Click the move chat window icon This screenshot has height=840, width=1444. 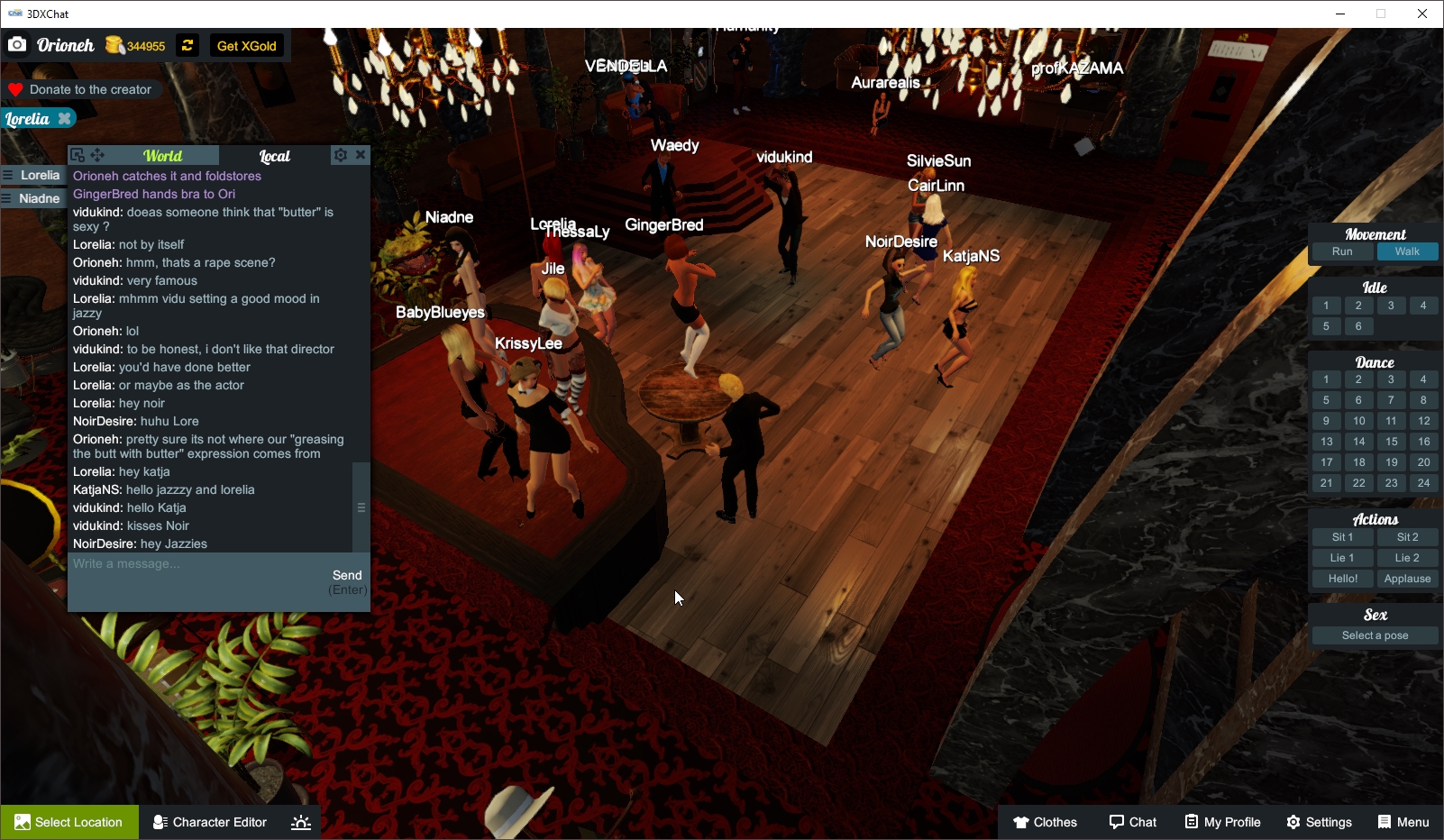coord(97,155)
